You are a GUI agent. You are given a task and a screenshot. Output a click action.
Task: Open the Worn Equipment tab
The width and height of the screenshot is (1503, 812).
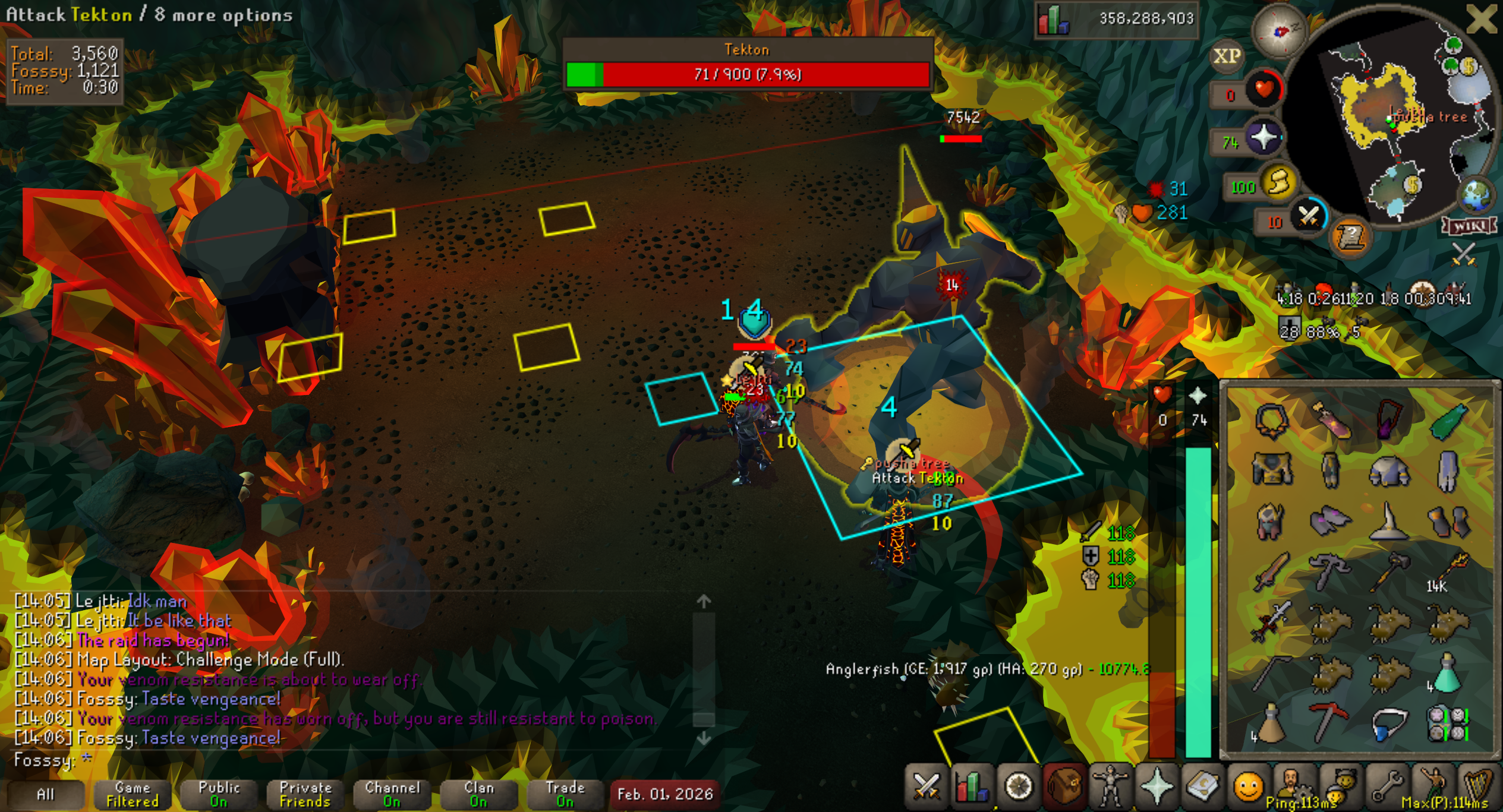click(x=1110, y=787)
